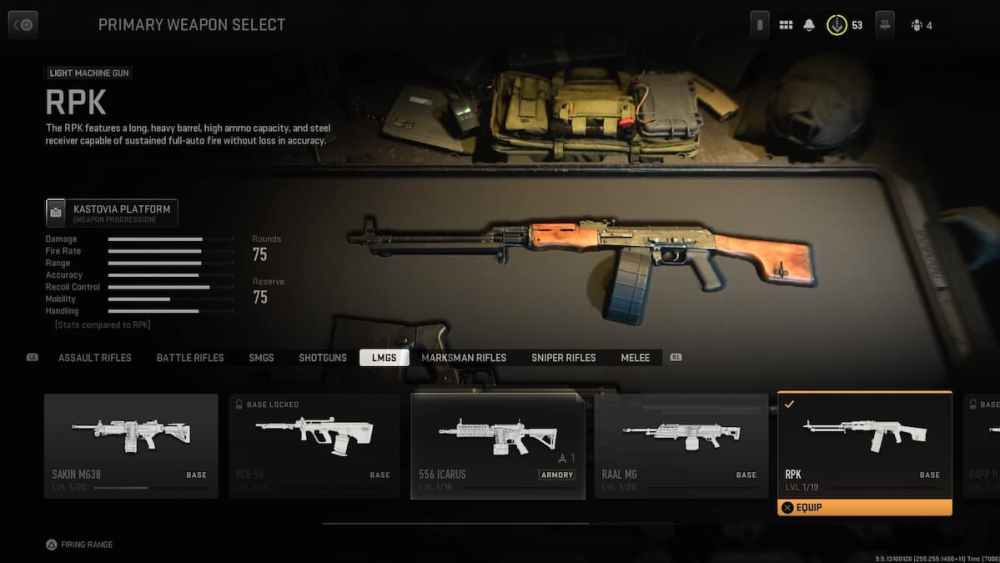Go back using the top-left back button
This screenshot has height=563, width=1000.
[23, 24]
